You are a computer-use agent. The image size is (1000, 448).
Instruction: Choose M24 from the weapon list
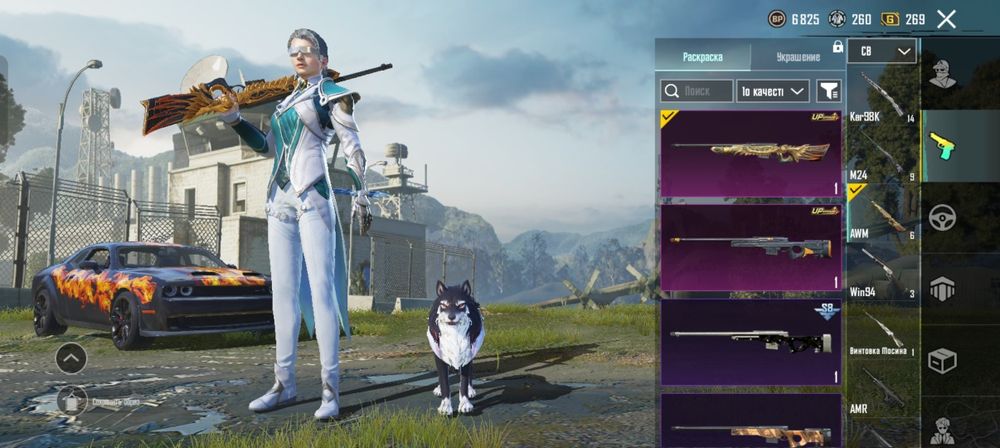point(881,155)
